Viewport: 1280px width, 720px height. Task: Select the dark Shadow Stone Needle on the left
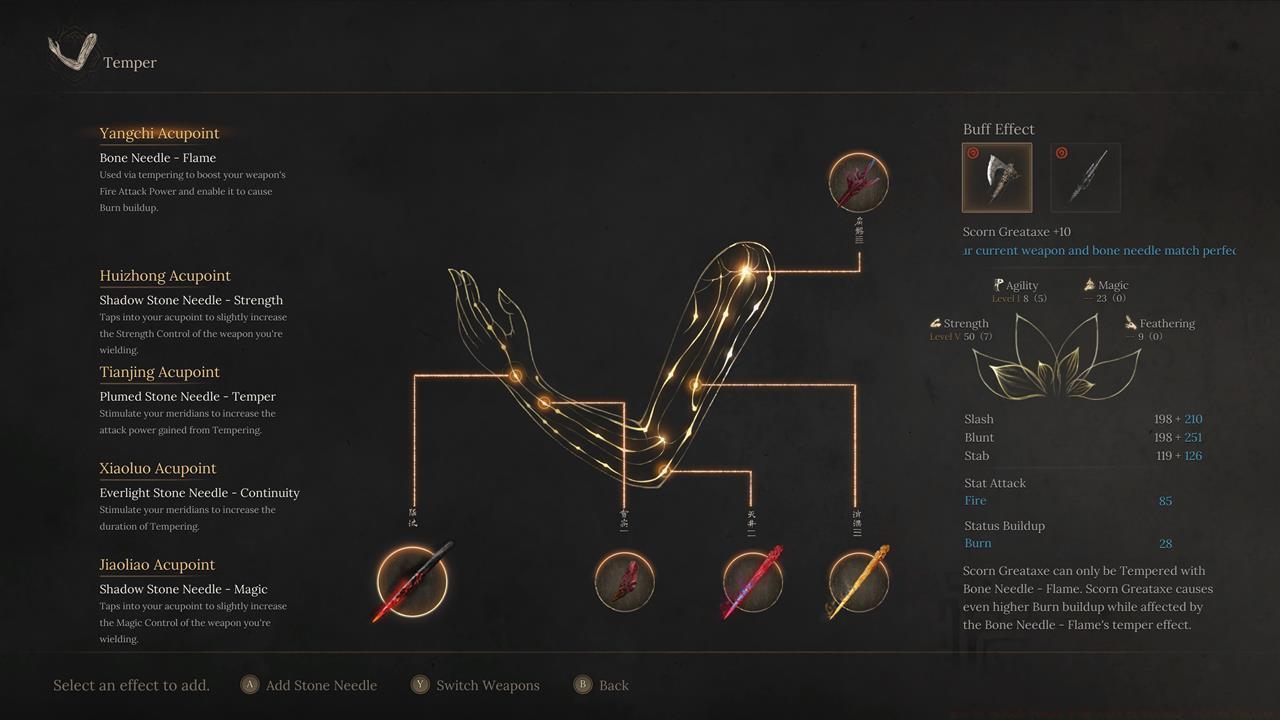[x=410, y=580]
